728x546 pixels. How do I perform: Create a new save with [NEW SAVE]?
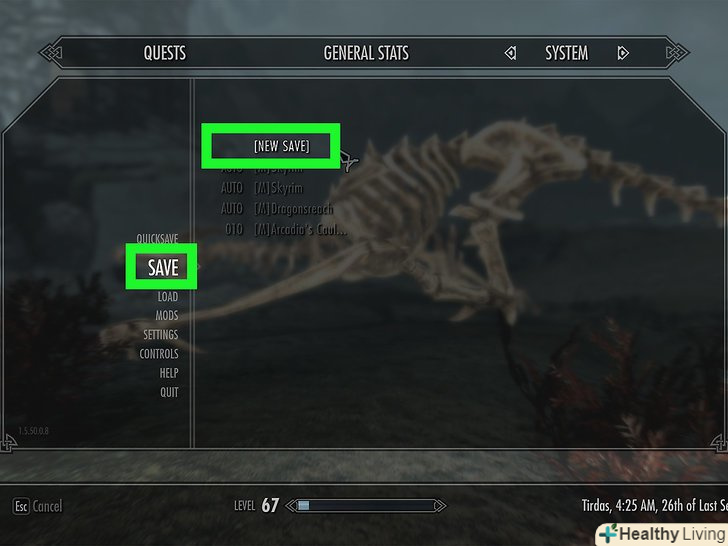pos(281,146)
